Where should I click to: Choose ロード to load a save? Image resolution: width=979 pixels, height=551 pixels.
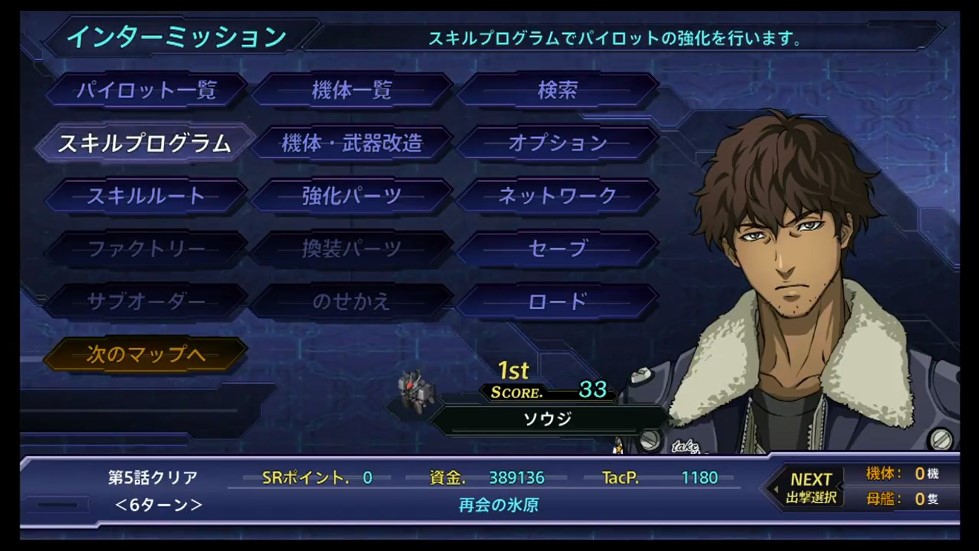click(557, 302)
